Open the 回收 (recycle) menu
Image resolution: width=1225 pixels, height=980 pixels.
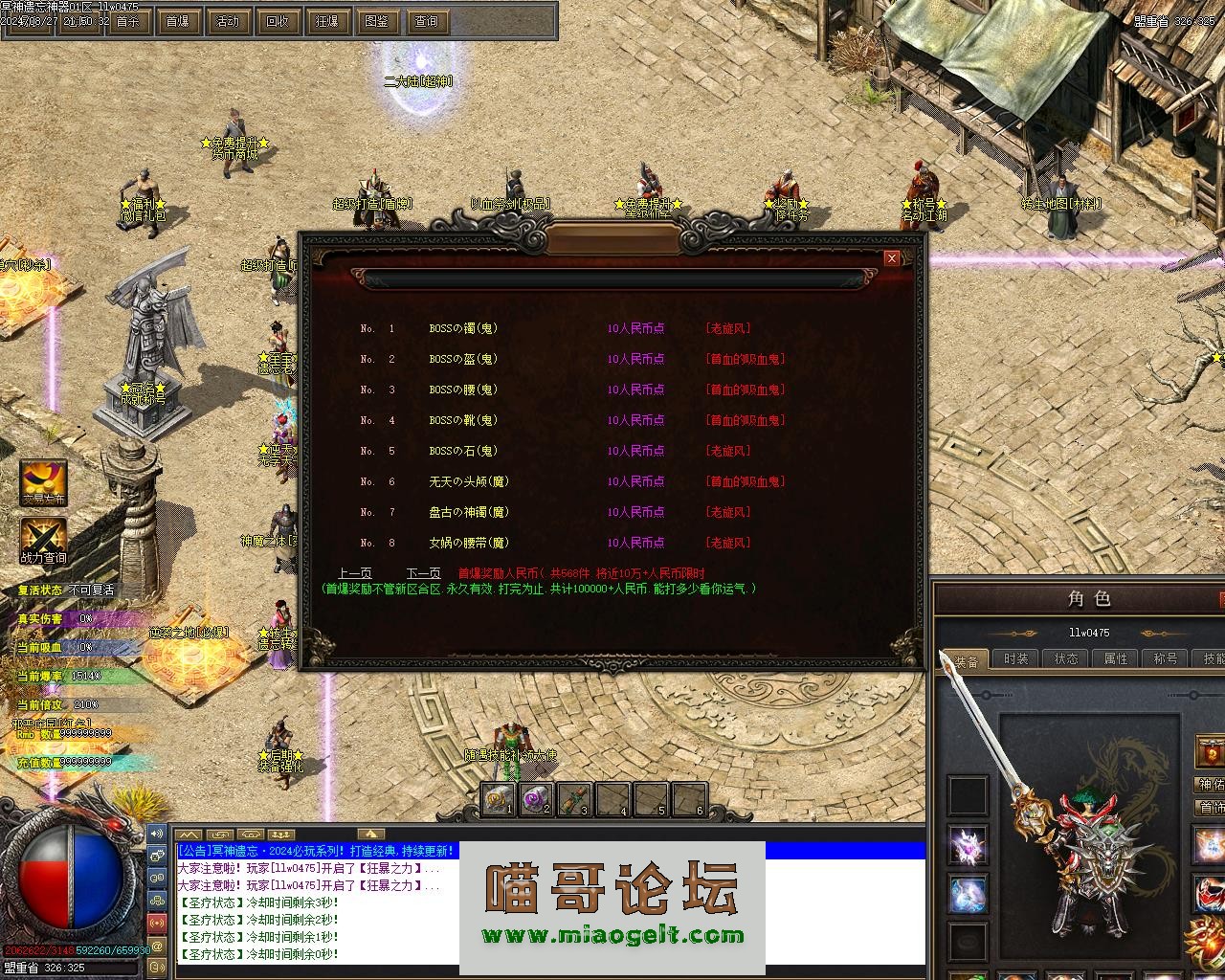click(x=277, y=21)
